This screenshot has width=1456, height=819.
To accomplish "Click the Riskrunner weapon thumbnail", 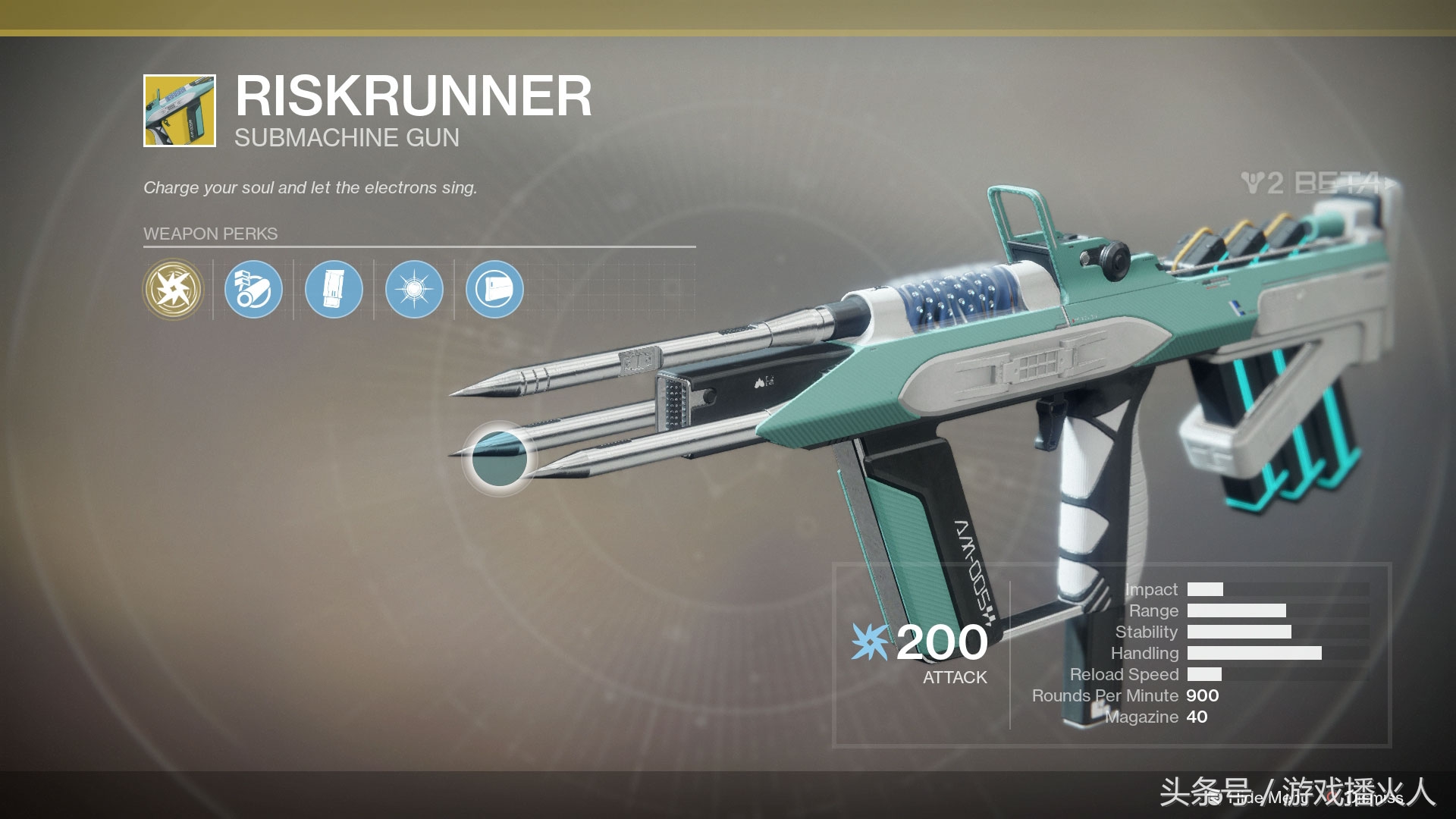I will pyautogui.click(x=180, y=111).
